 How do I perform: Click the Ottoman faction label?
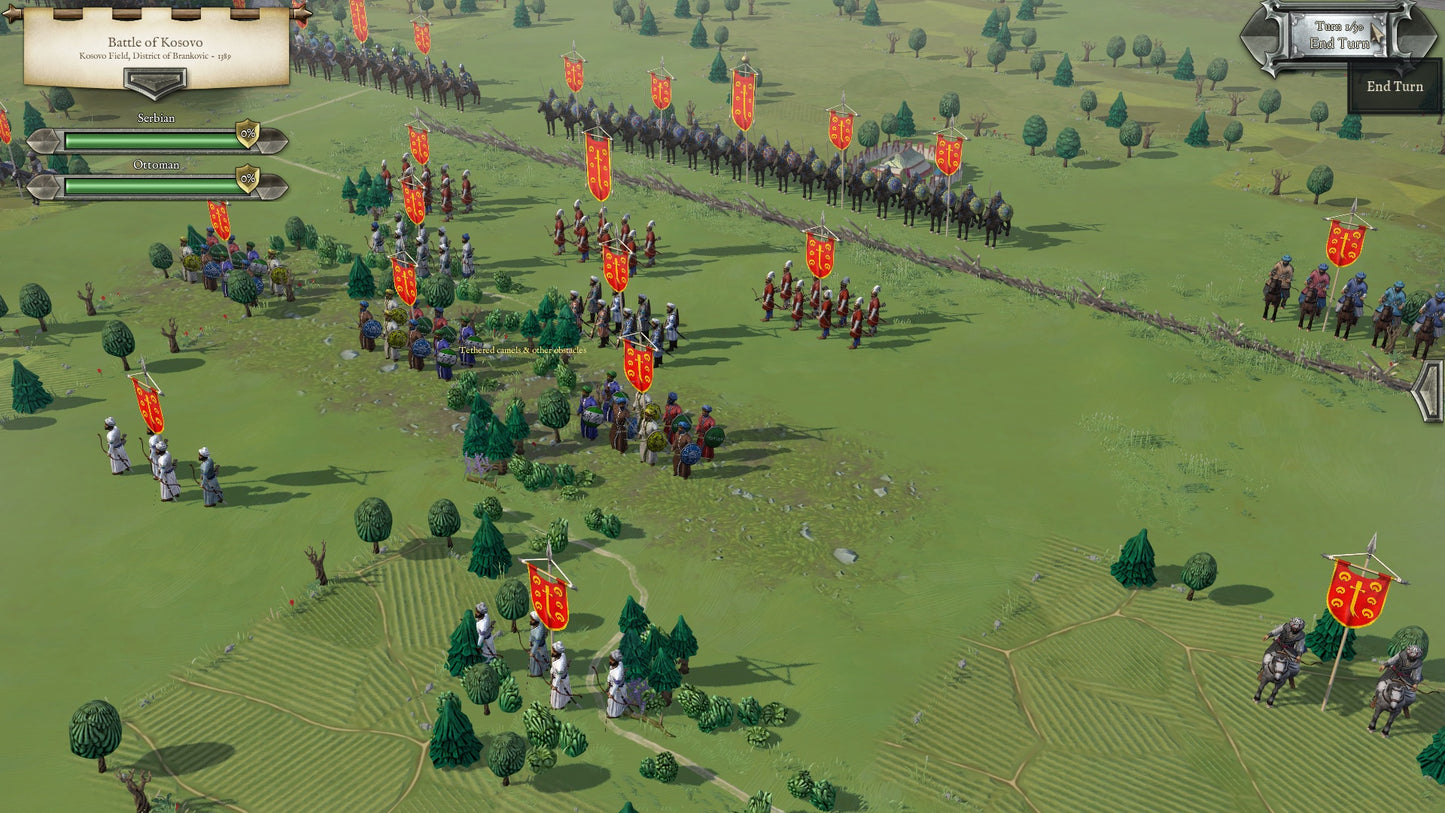[158, 164]
